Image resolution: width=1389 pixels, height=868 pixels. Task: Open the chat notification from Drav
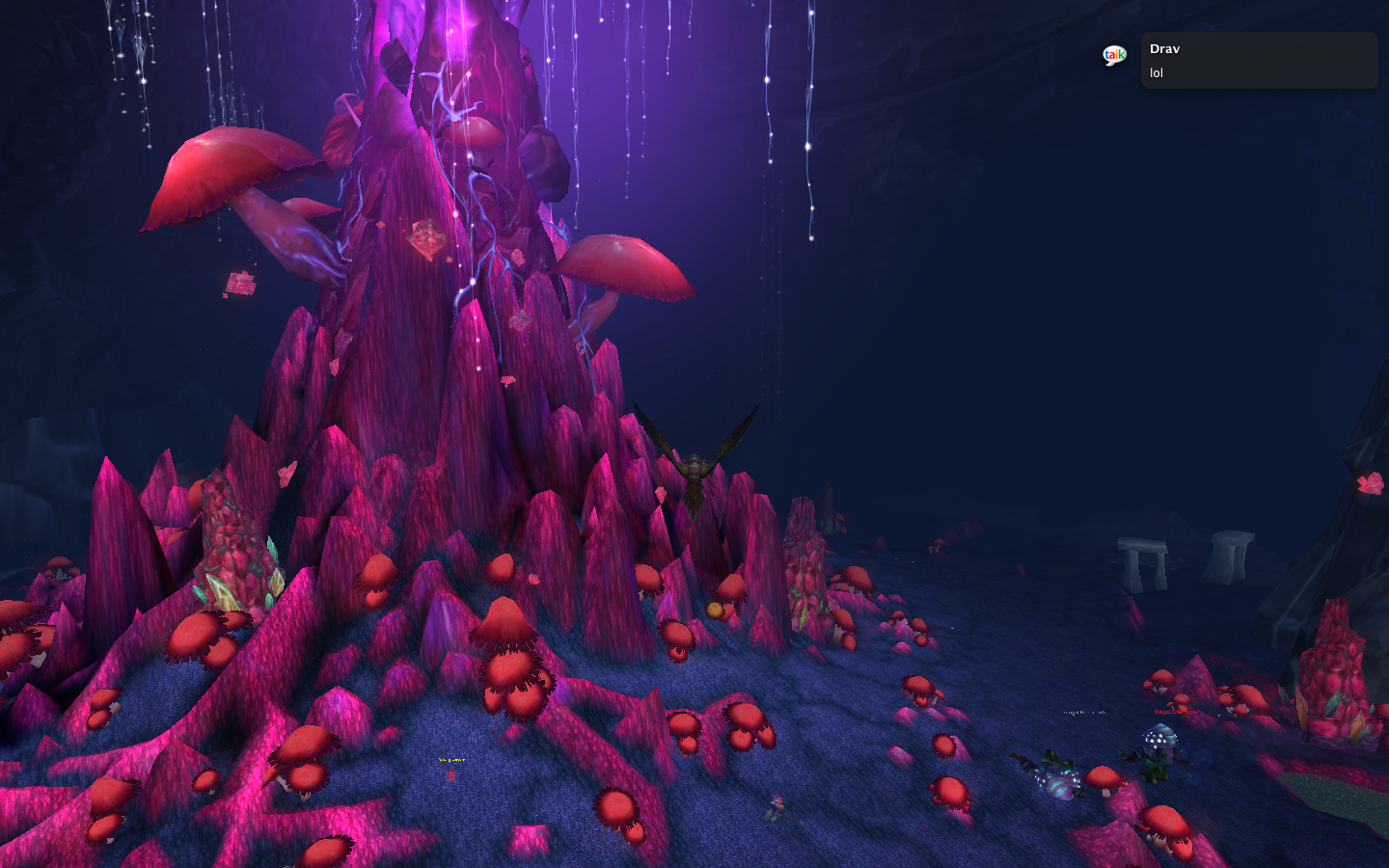(1259, 61)
